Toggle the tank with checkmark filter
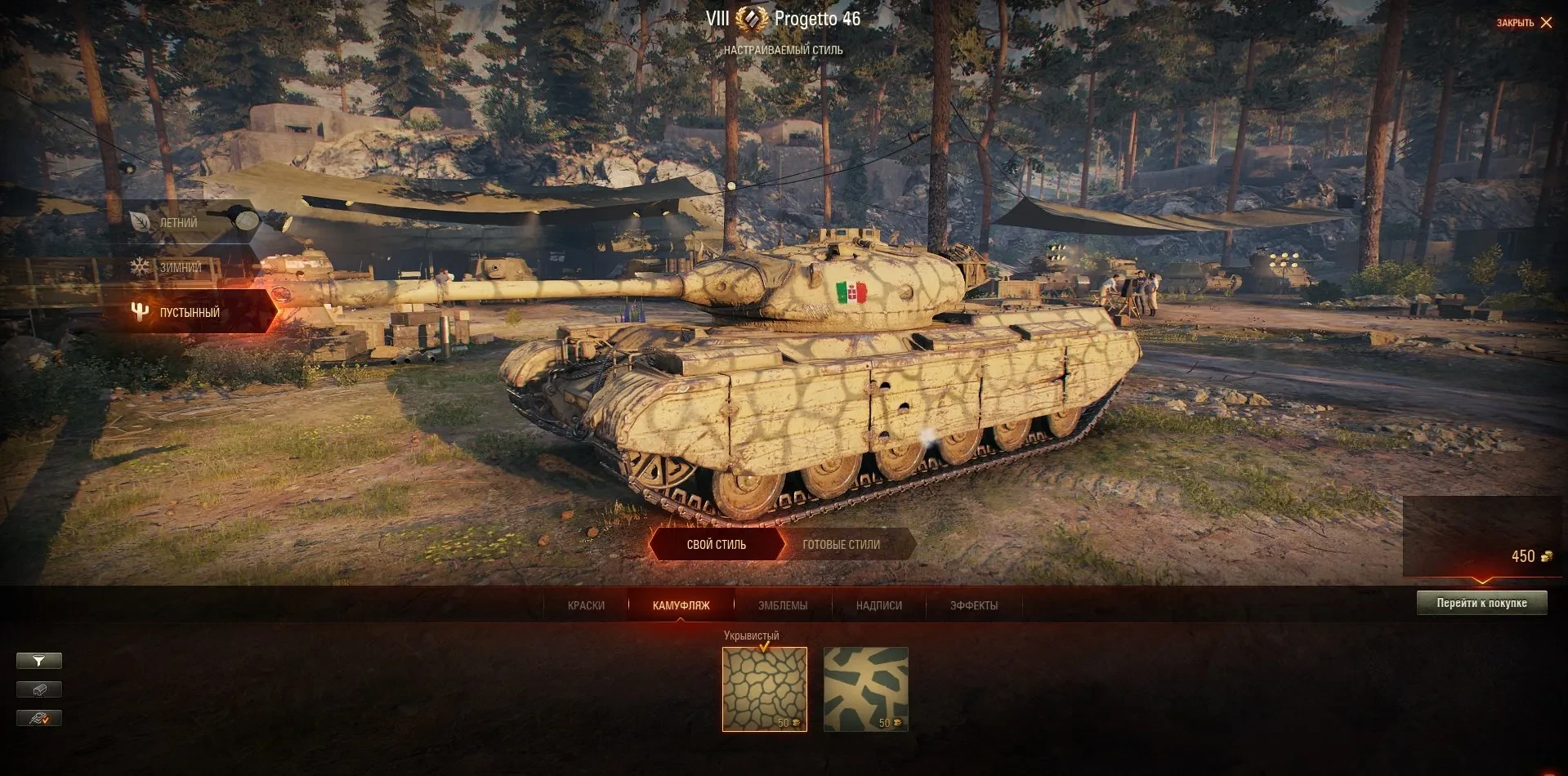 point(38,718)
